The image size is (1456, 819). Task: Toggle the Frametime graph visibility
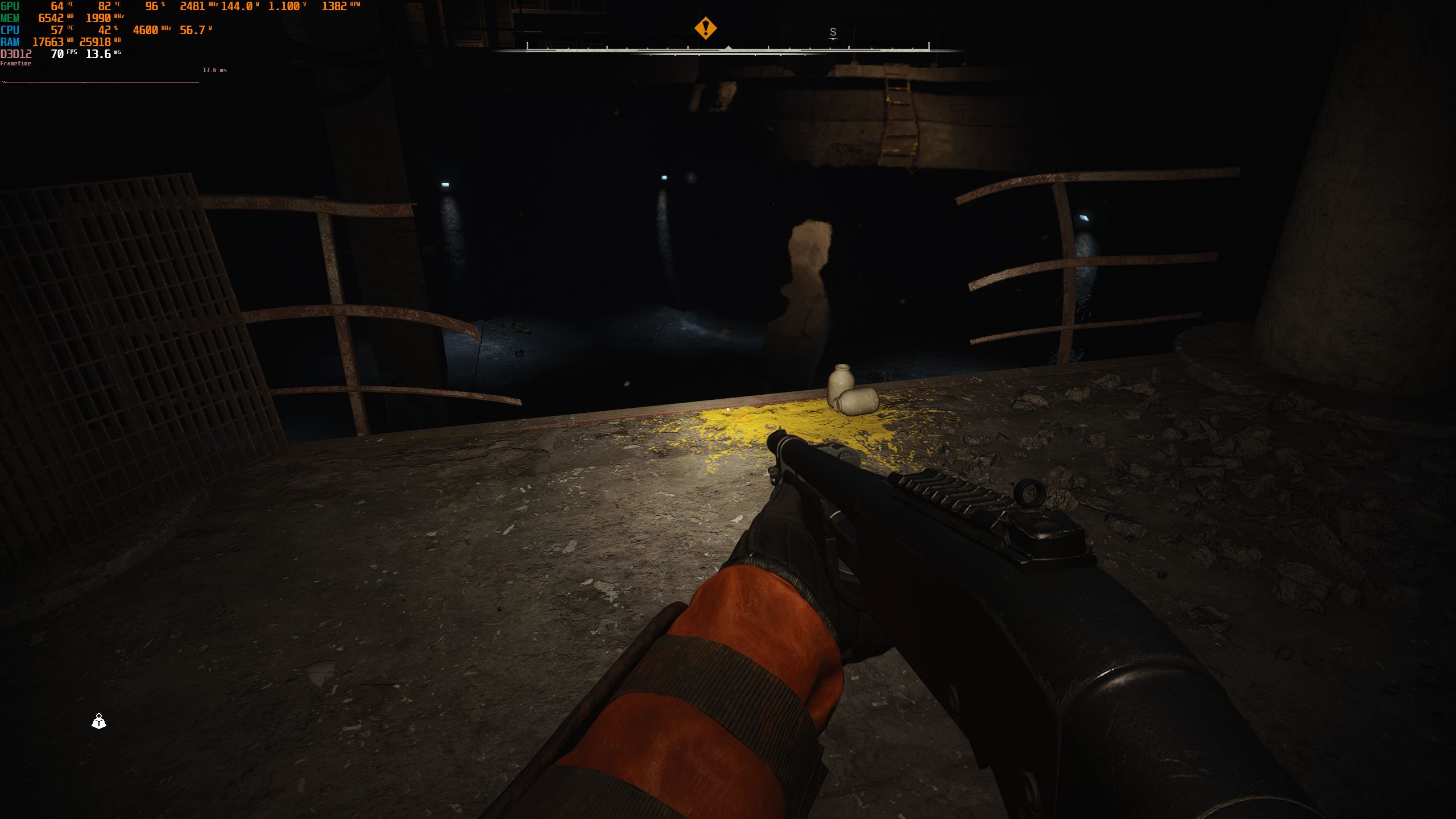(15, 63)
